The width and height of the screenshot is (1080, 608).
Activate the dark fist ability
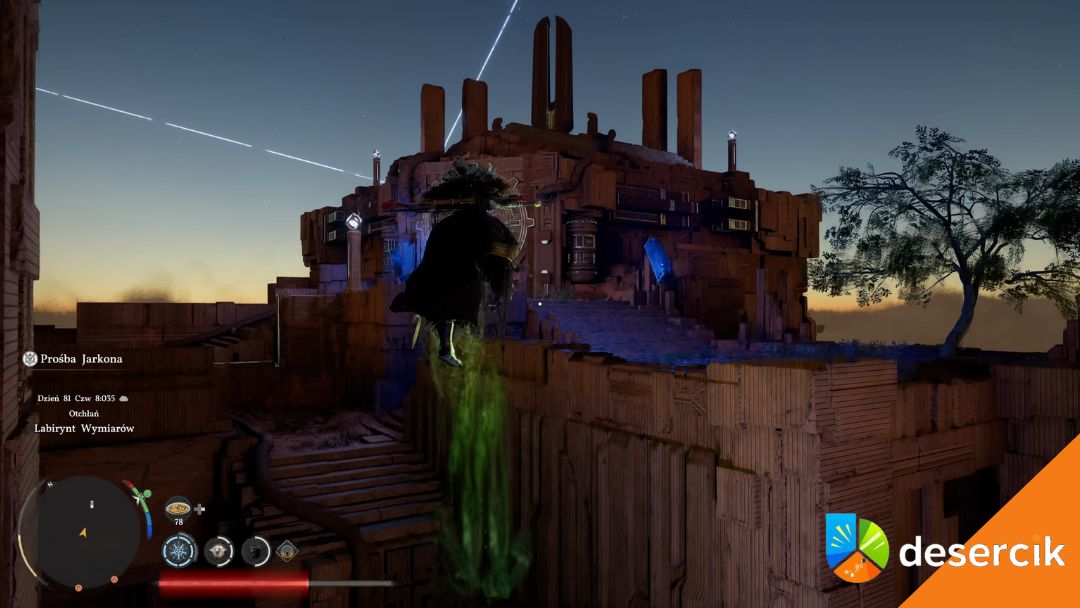pyautogui.click(x=256, y=550)
